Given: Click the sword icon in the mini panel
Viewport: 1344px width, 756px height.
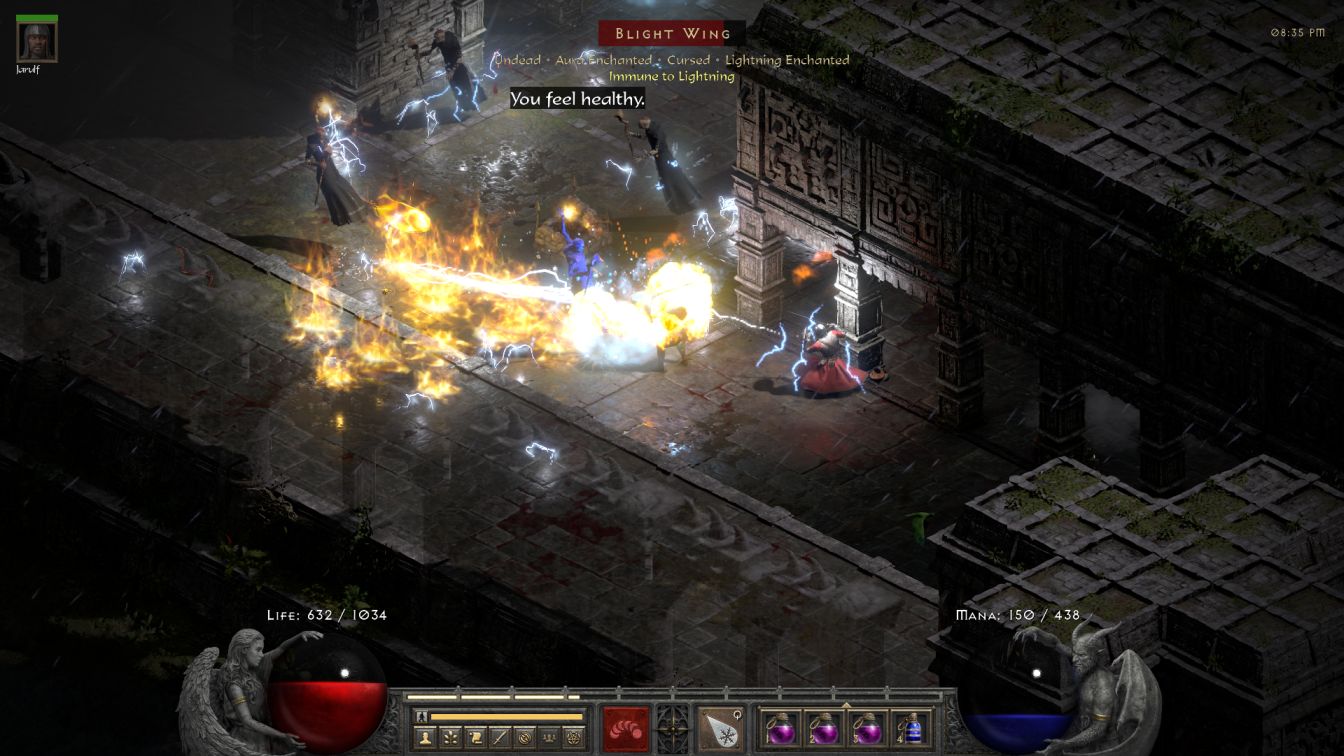Looking at the screenshot, I should click(500, 739).
